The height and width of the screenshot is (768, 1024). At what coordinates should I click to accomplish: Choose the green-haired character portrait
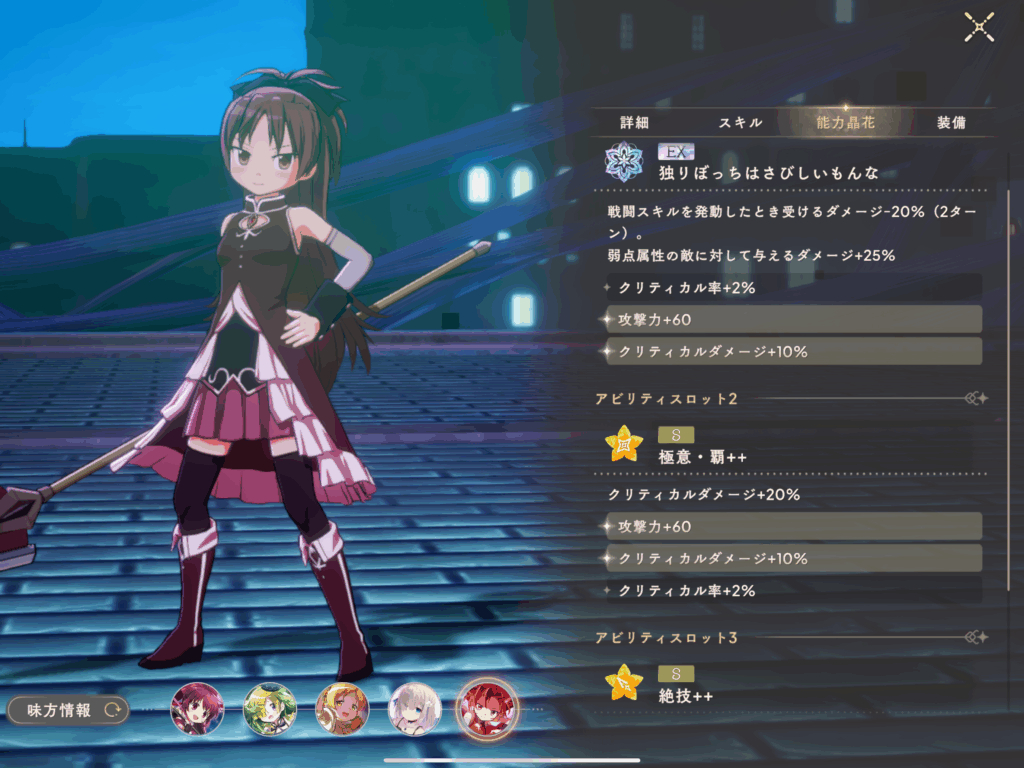point(269,709)
